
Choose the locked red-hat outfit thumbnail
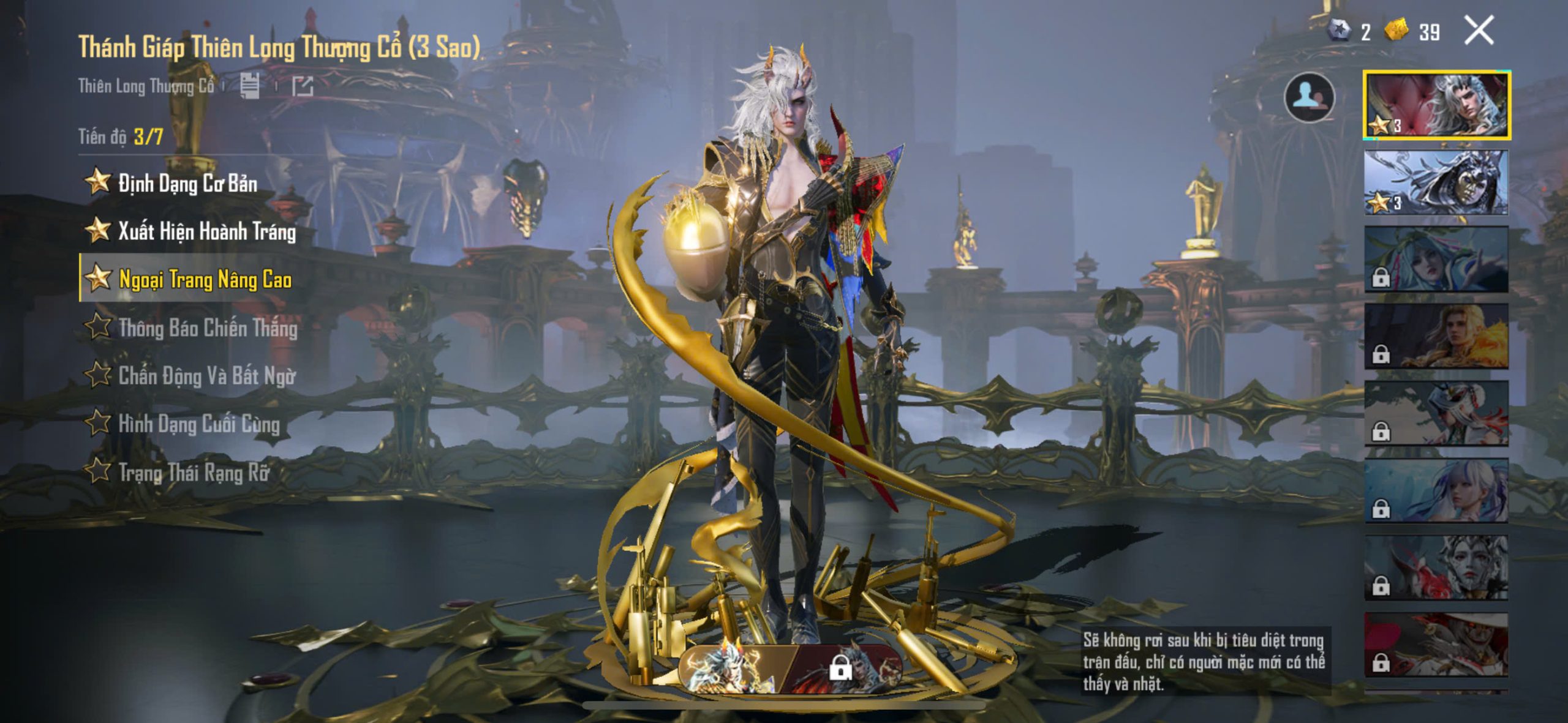(x=1436, y=645)
